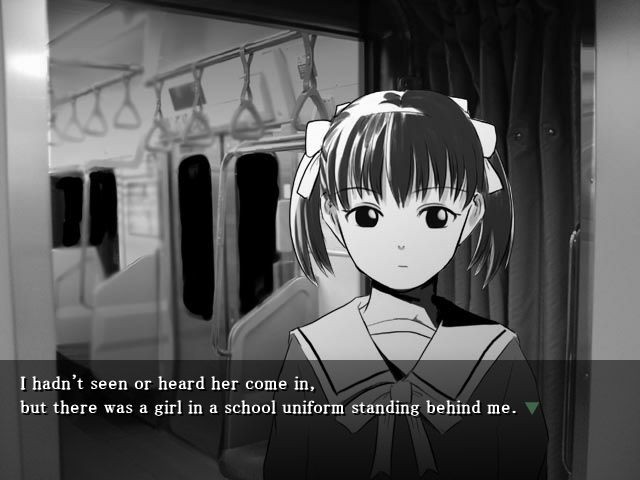
Task: Click the green continue arrow after the text
Action: 532,408
